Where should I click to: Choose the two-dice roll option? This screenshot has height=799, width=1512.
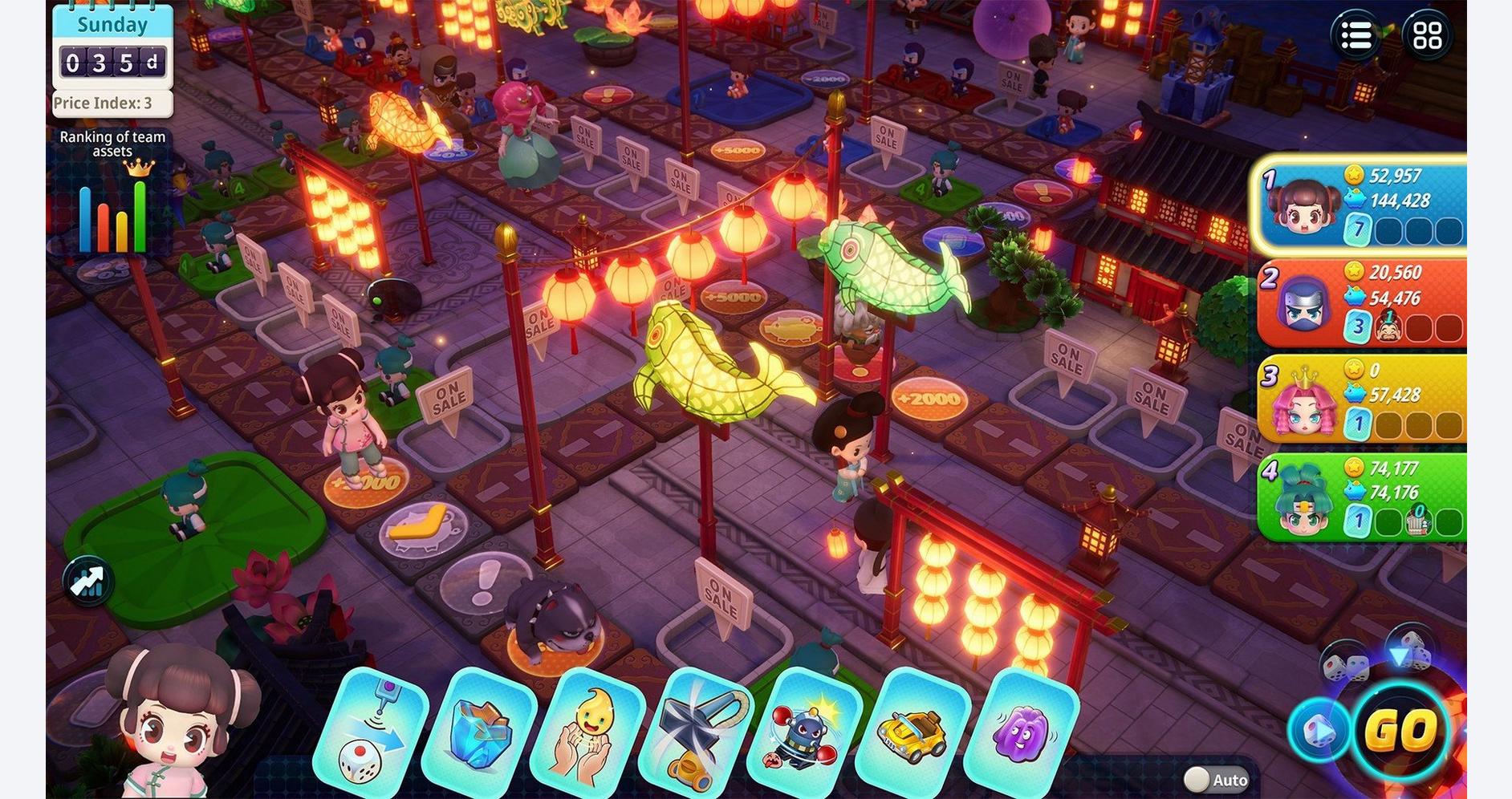pyautogui.click(x=1347, y=666)
